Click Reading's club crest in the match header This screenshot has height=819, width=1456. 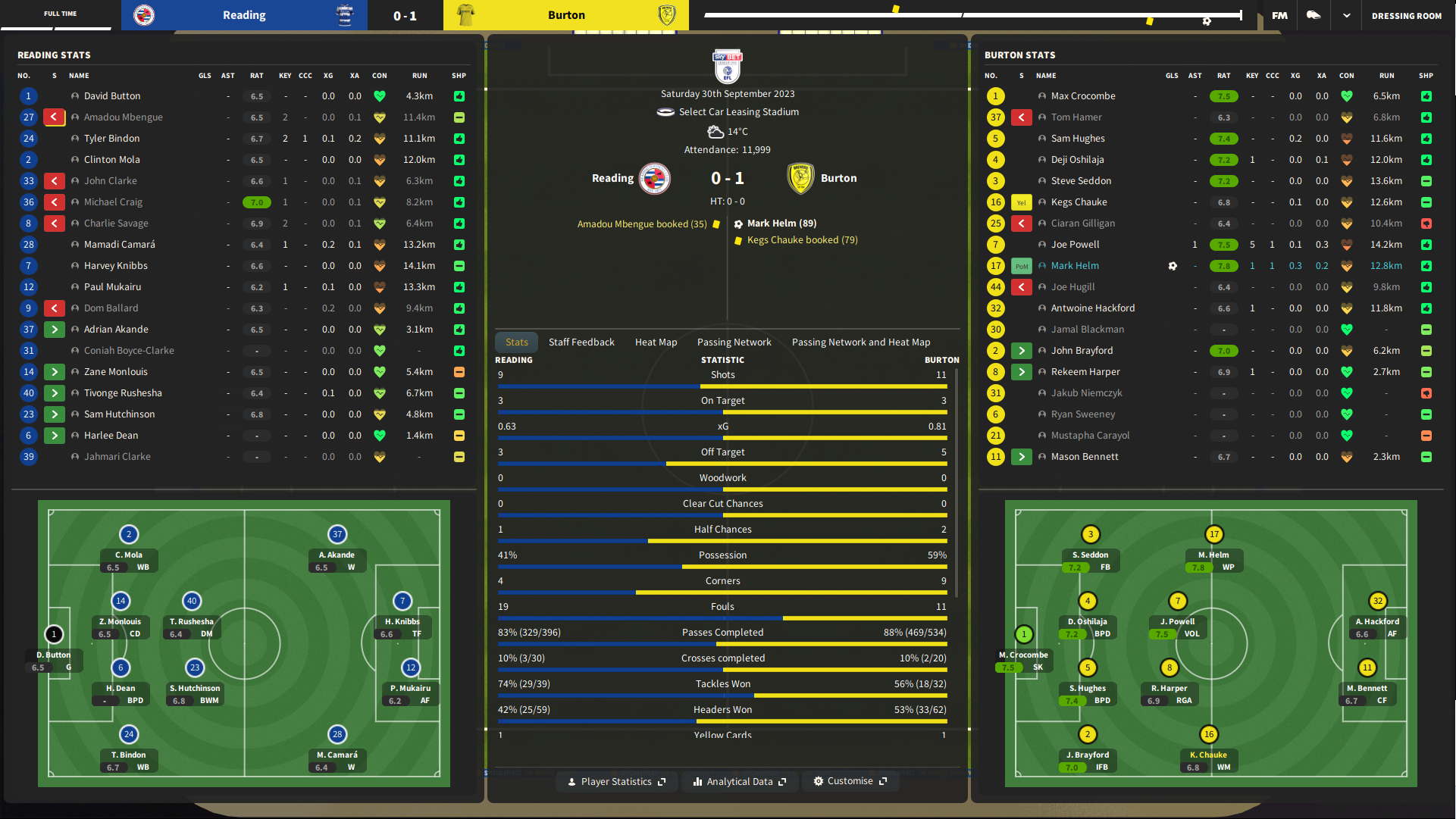click(654, 179)
